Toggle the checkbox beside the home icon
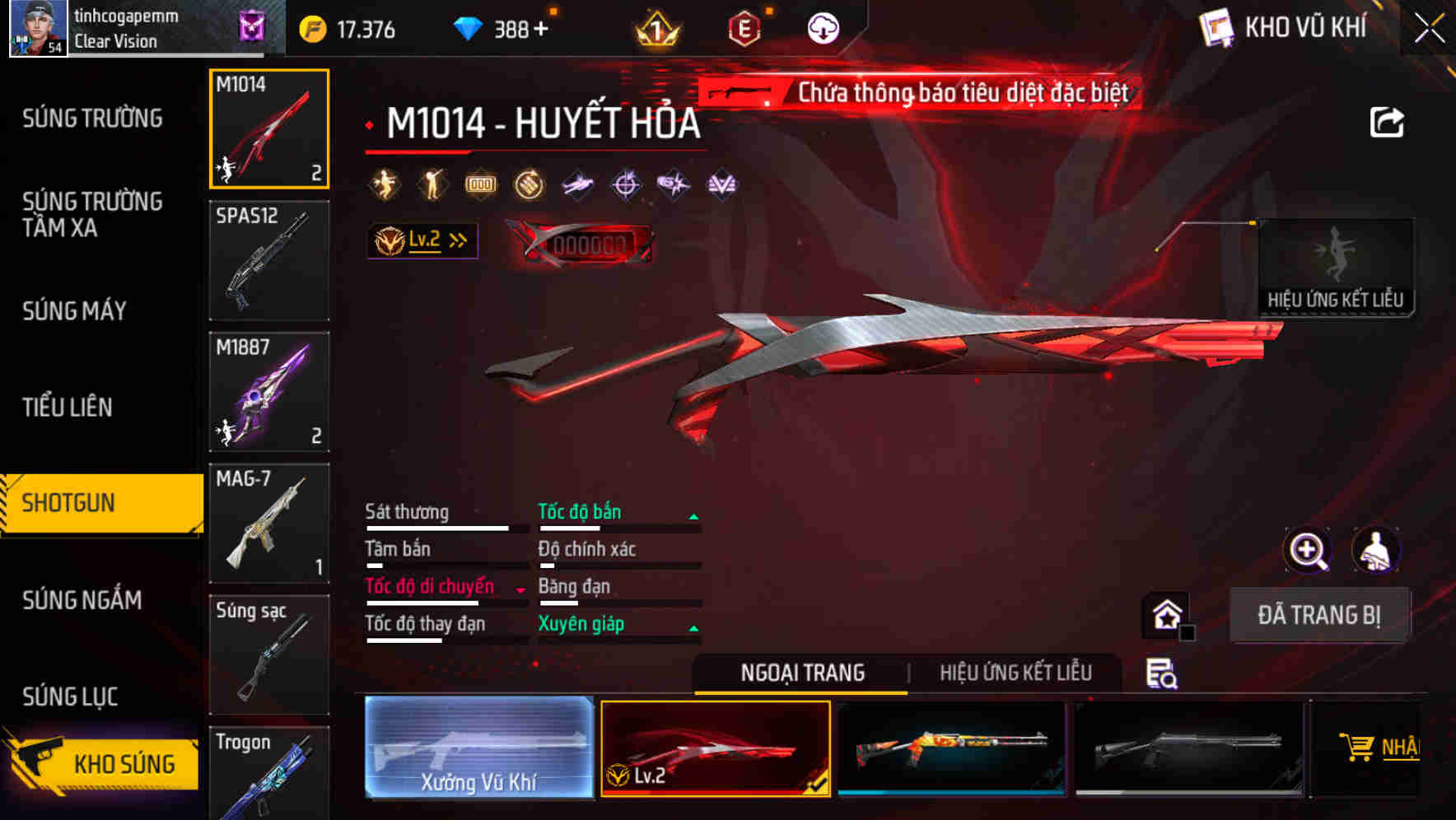Viewport: 1456px width, 820px height. click(1187, 633)
